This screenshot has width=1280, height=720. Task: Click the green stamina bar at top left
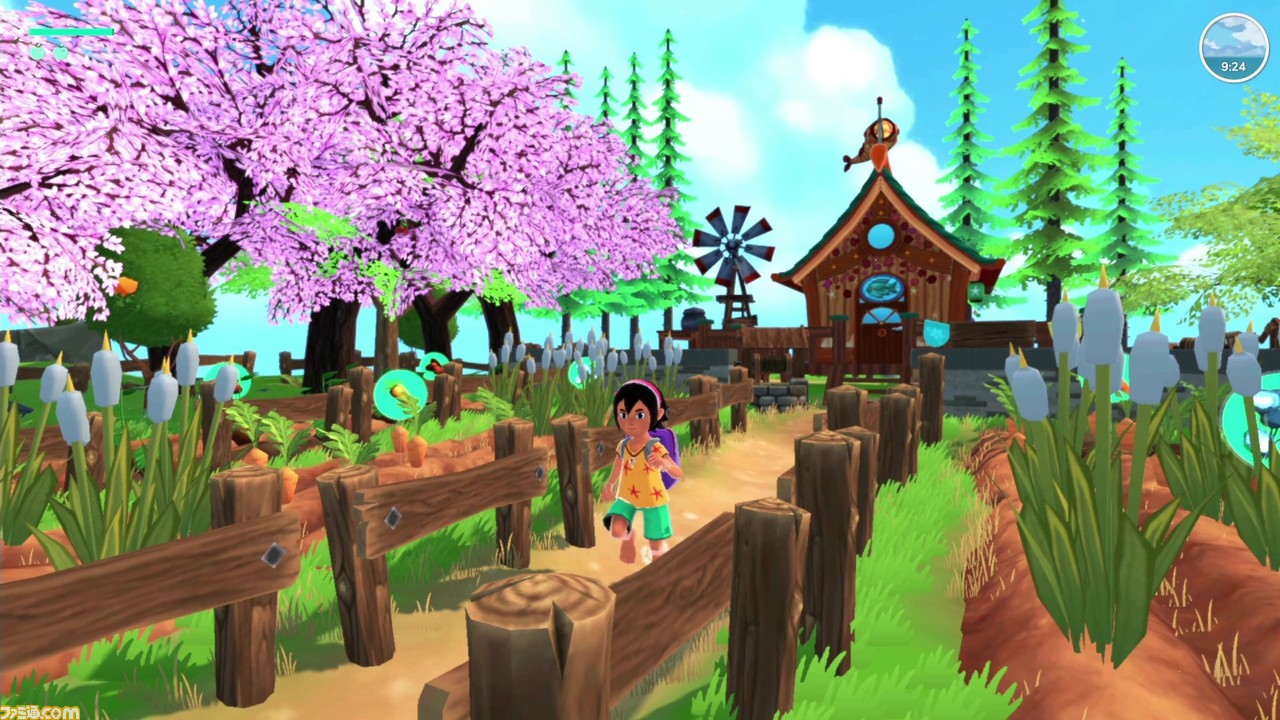click(70, 32)
